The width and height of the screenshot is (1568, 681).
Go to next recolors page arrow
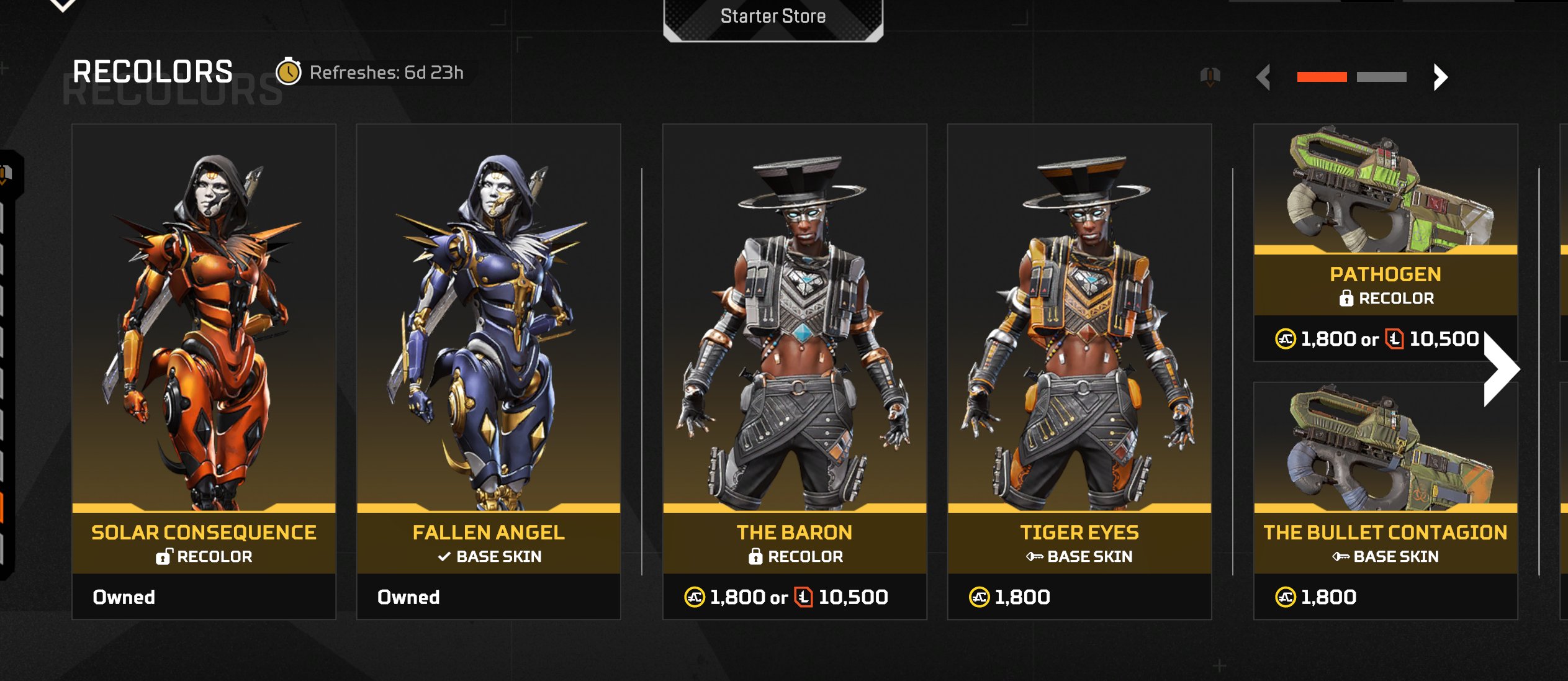pyautogui.click(x=1440, y=78)
